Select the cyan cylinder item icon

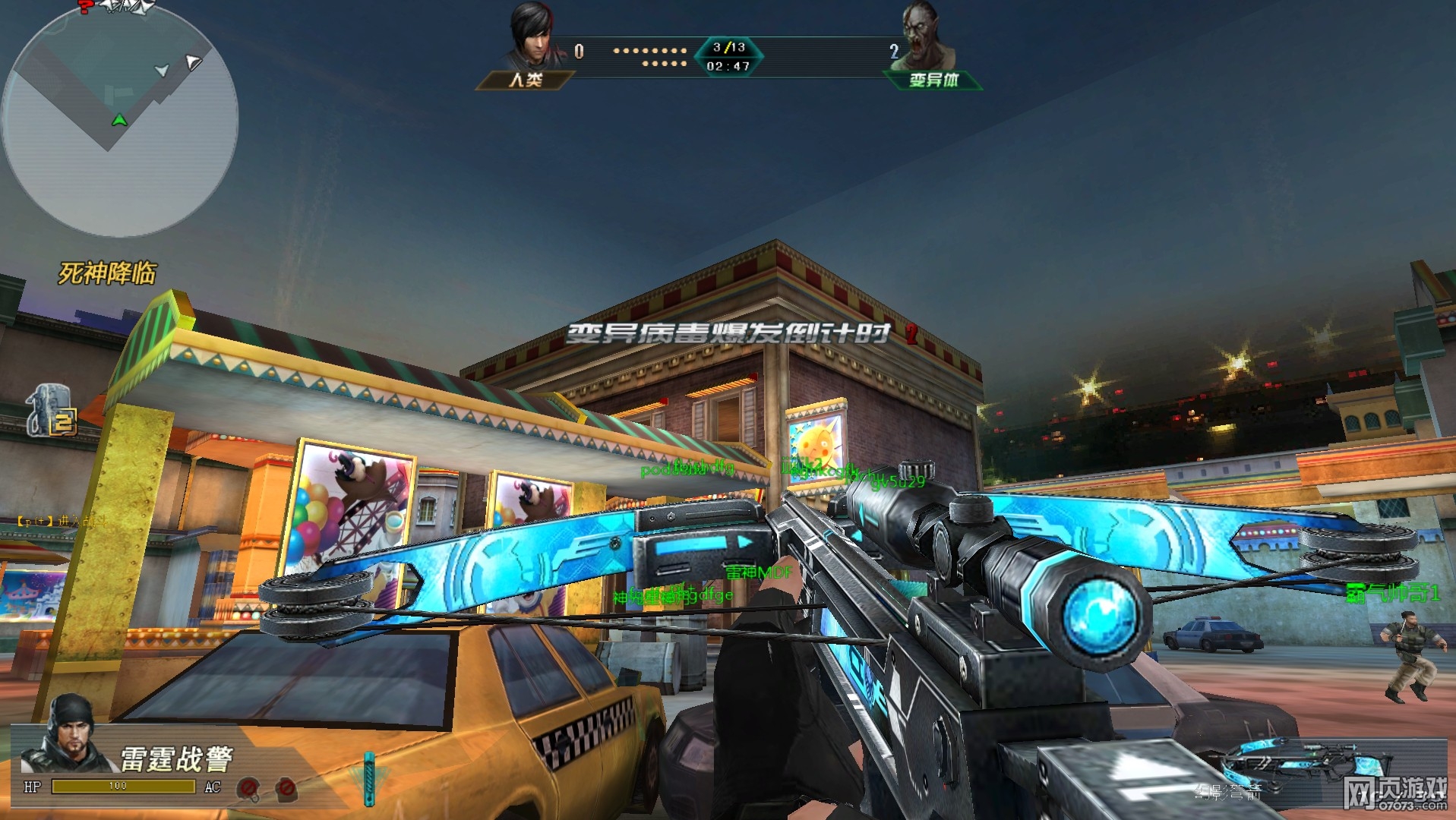369,778
